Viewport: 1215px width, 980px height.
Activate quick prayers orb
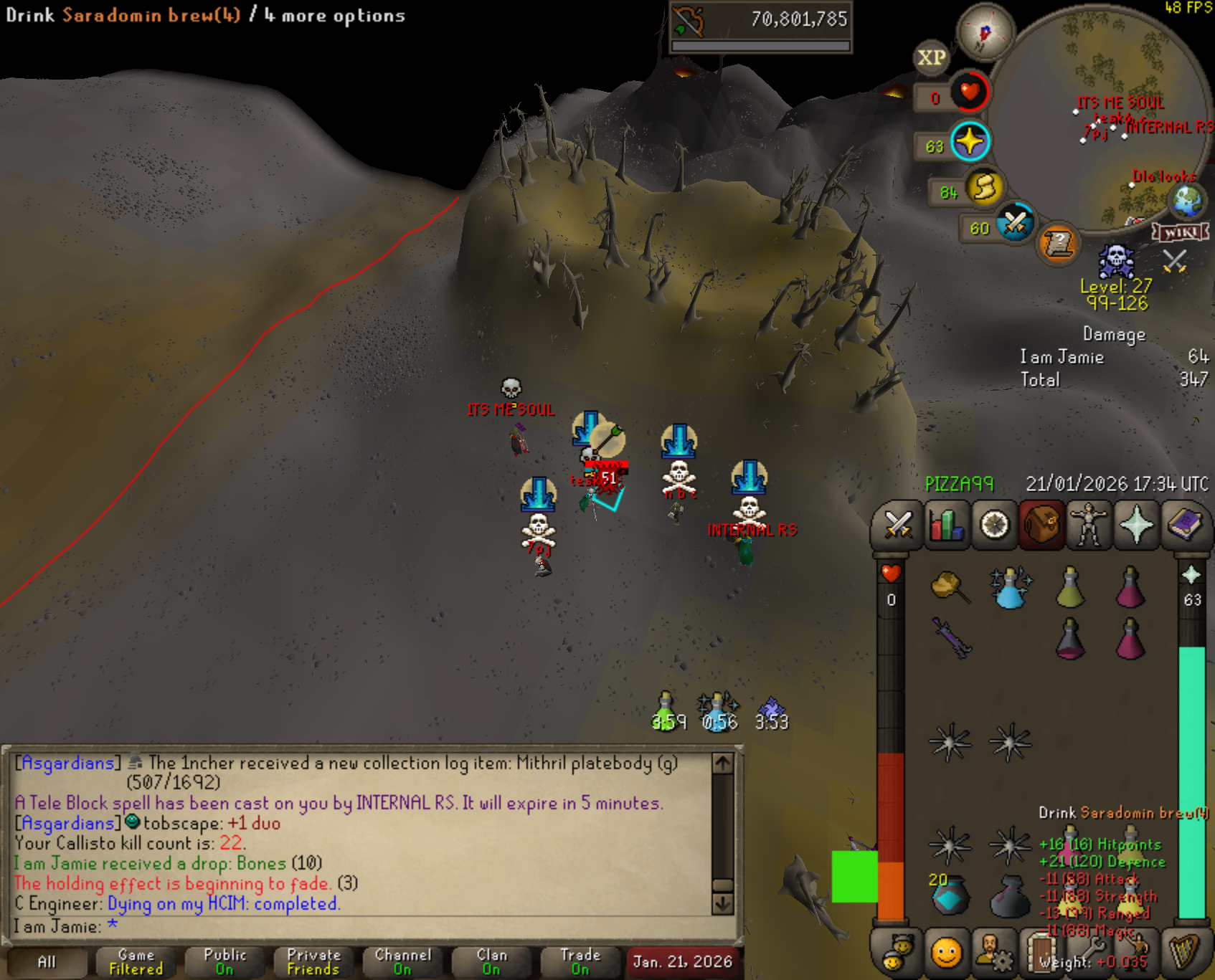tap(970, 142)
